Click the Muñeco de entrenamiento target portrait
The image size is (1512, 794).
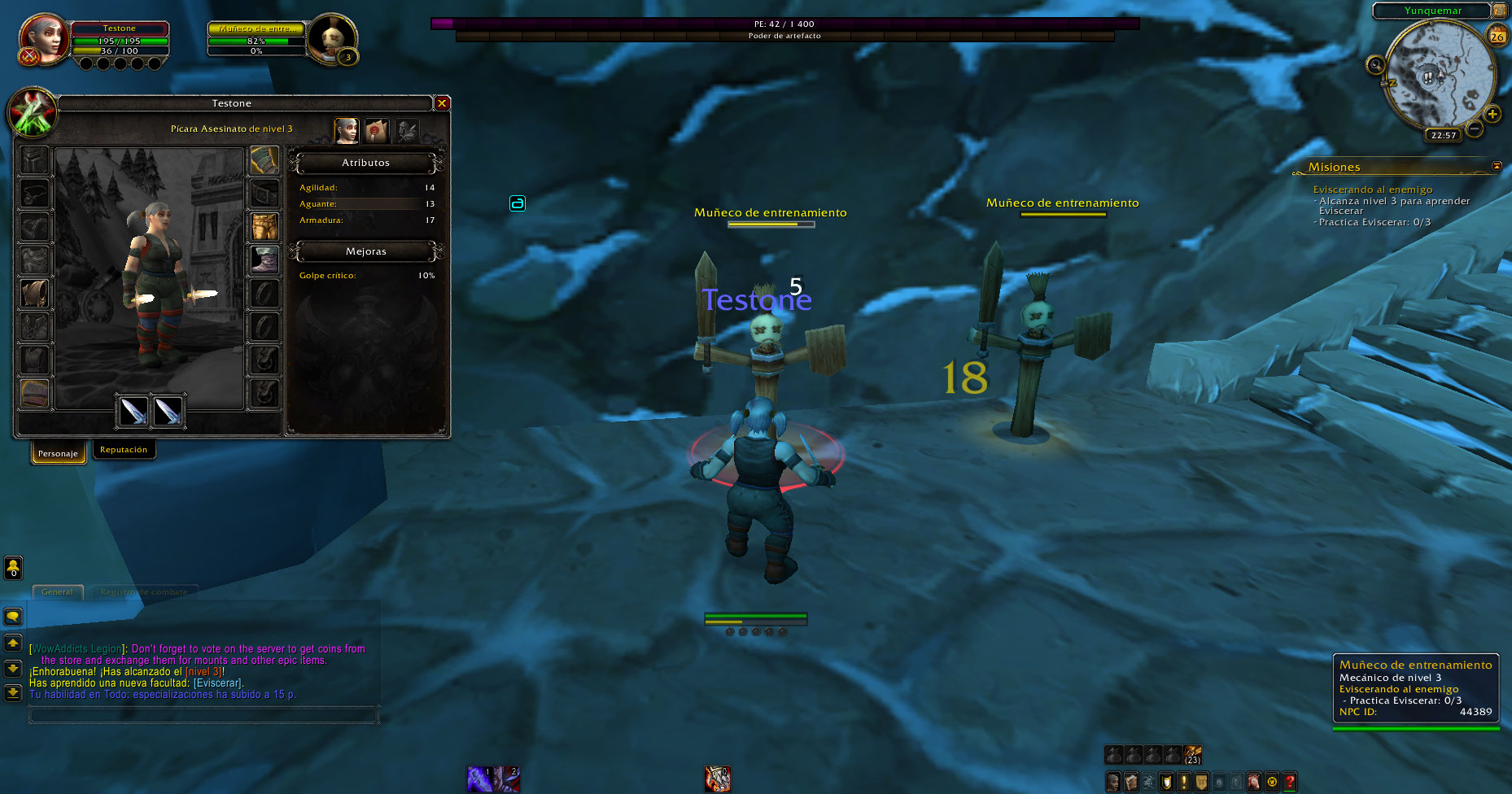[x=332, y=38]
